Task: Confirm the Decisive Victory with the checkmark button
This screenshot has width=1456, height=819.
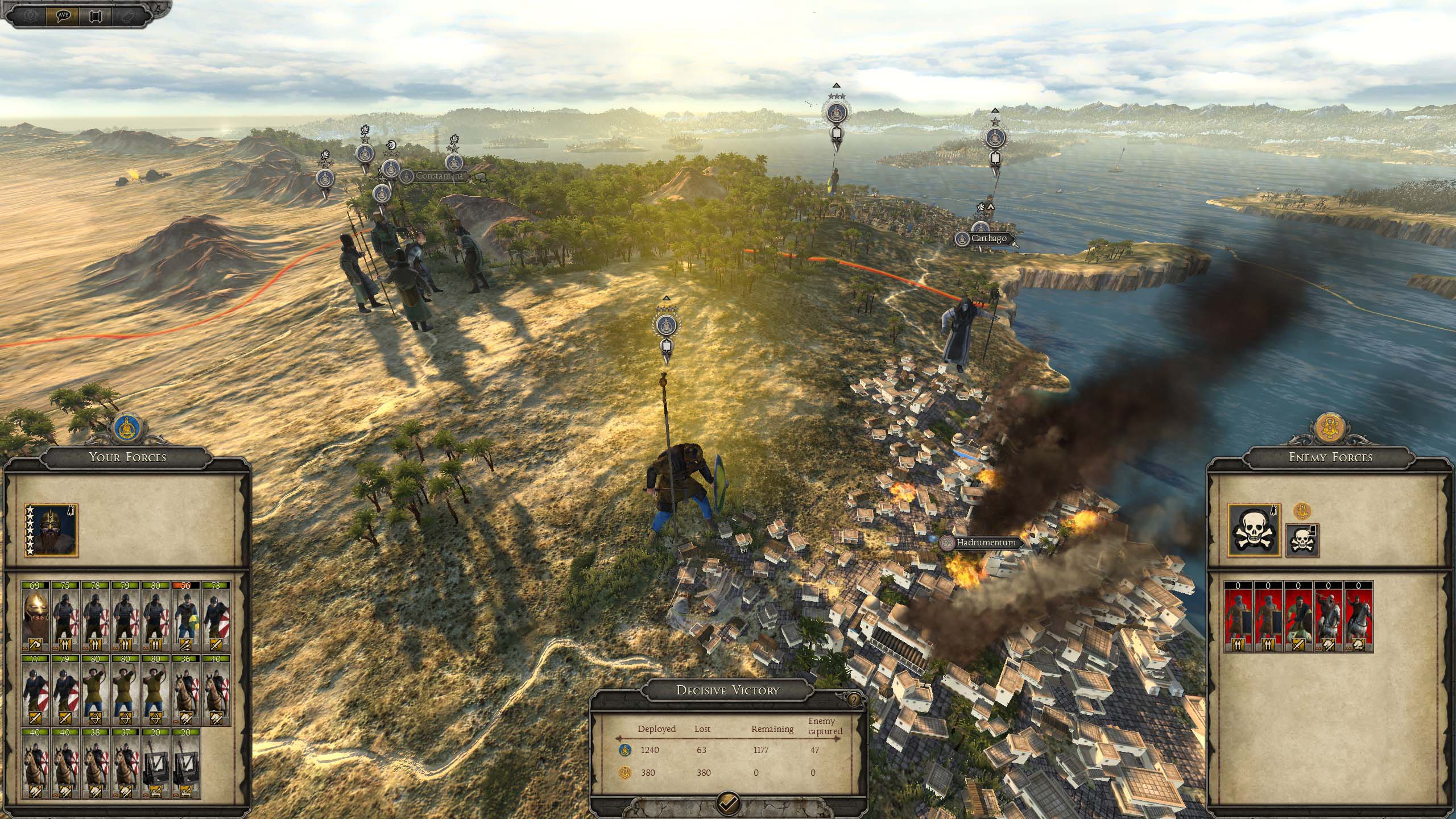Action: (729, 802)
